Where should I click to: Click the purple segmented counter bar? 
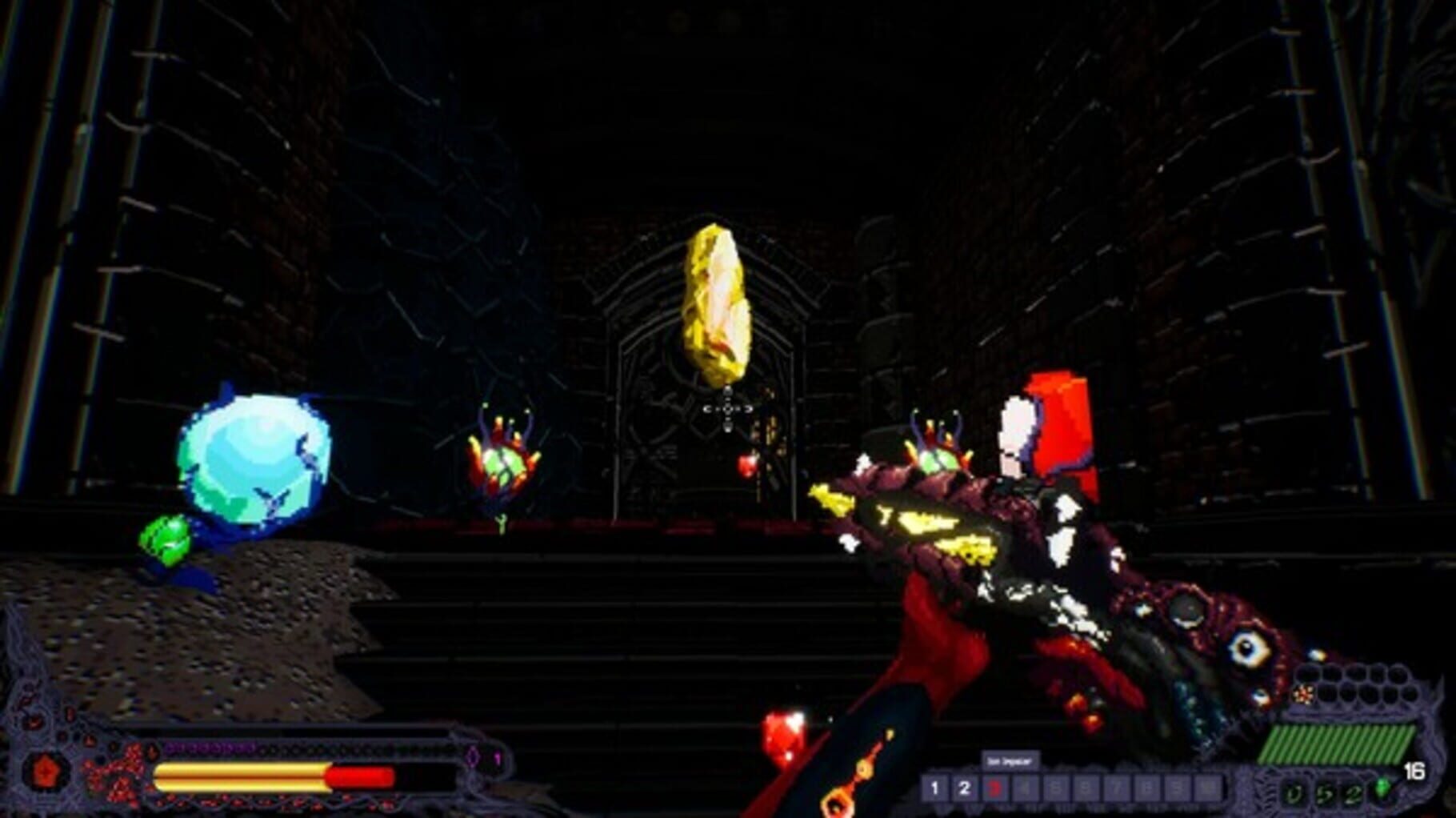[x=210, y=748]
